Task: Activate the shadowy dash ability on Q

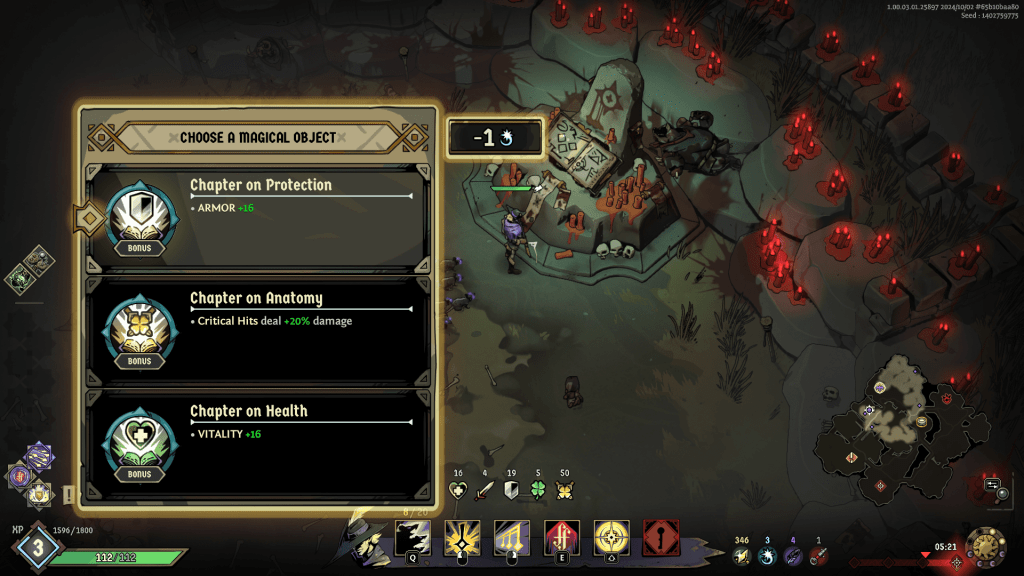Action: [413, 538]
